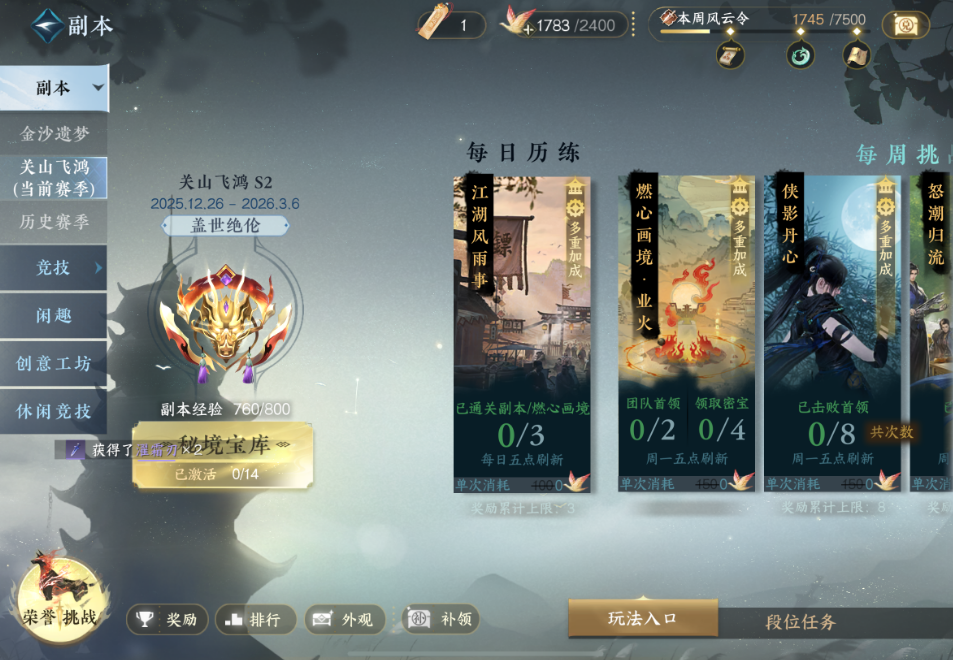Switch to the 段位任务 tab
The height and width of the screenshot is (660, 953).
click(x=800, y=622)
